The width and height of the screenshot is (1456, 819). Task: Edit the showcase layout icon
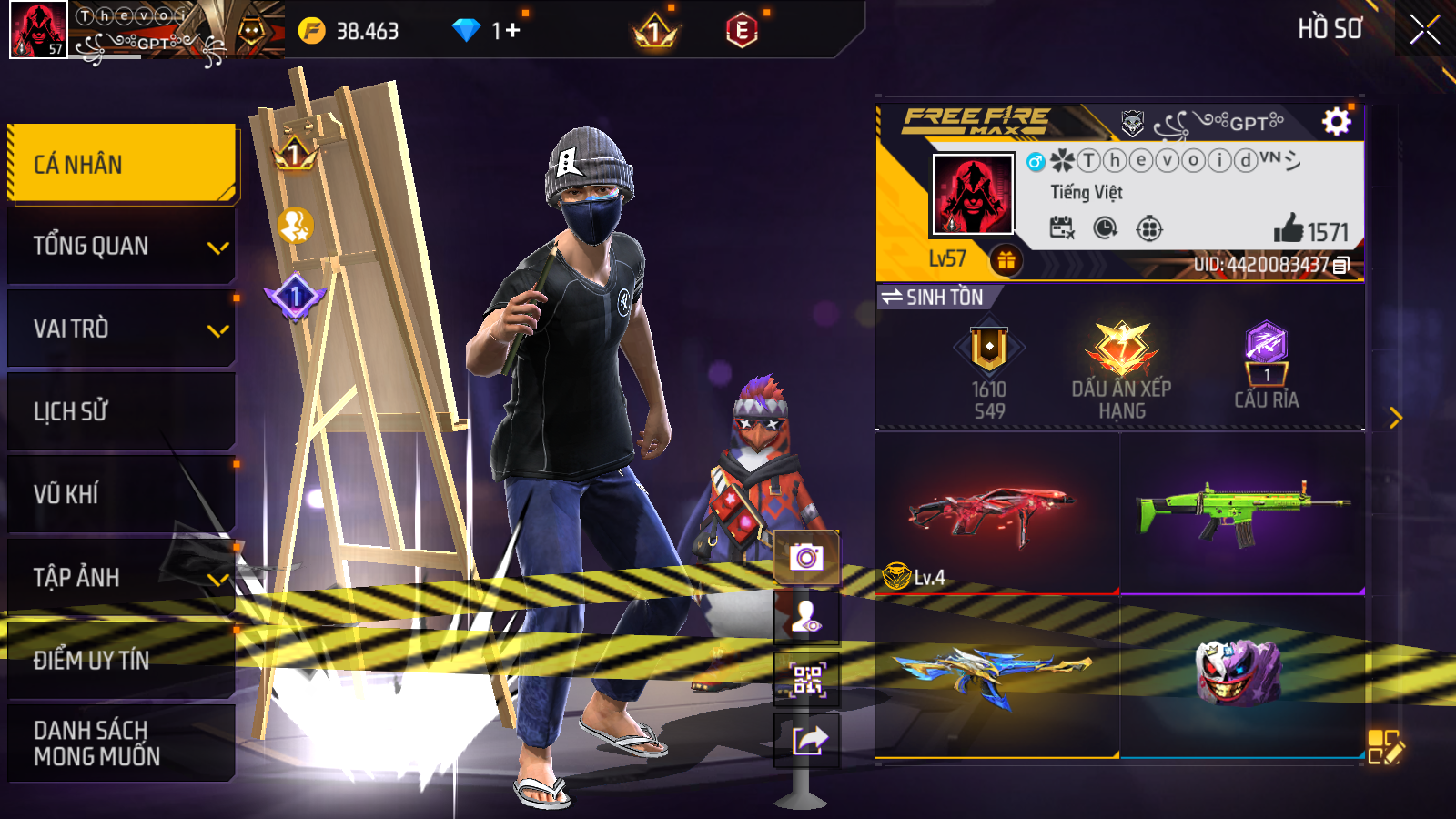click(x=1385, y=746)
